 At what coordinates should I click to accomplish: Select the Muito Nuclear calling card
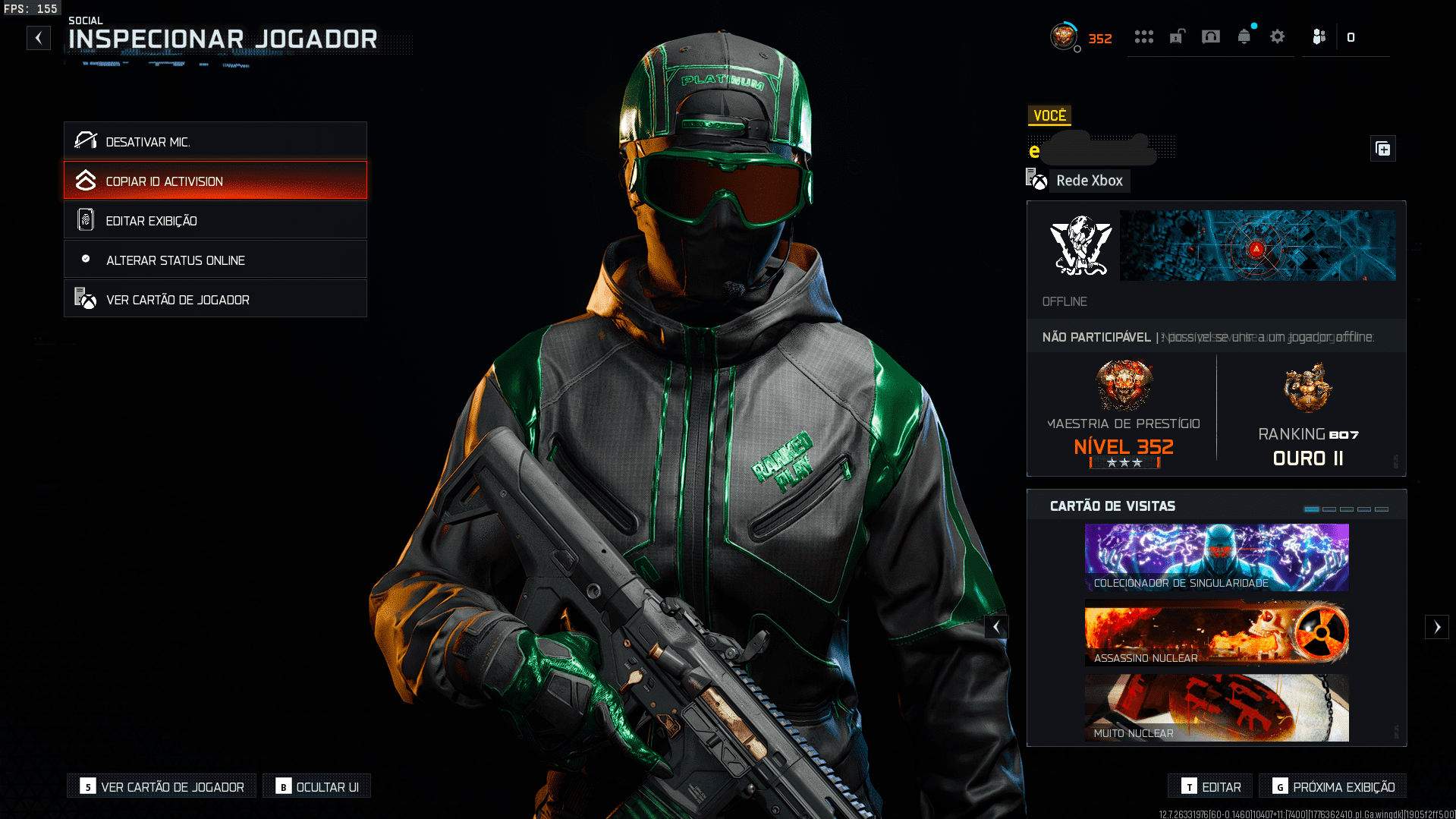click(1216, 707)
